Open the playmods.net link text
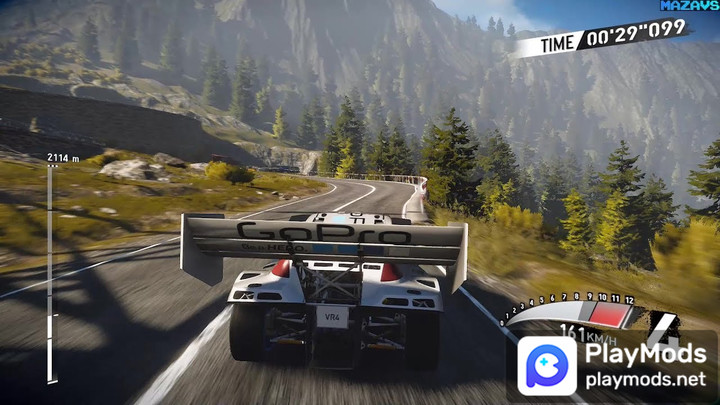The height and width of the screenshot is (405, 720). click(646, 381)
